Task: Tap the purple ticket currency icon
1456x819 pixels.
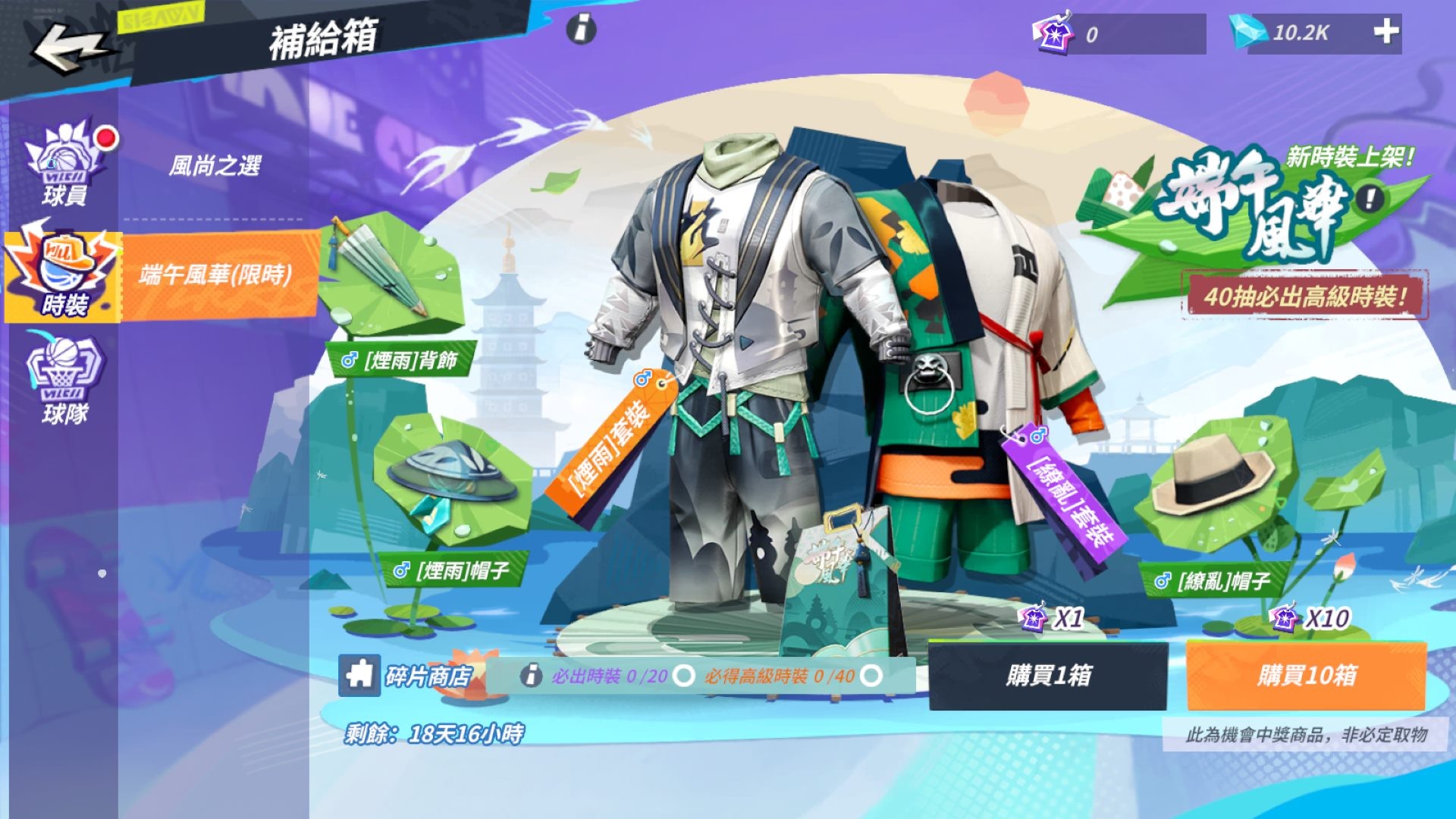Action: pos(1053,32)
